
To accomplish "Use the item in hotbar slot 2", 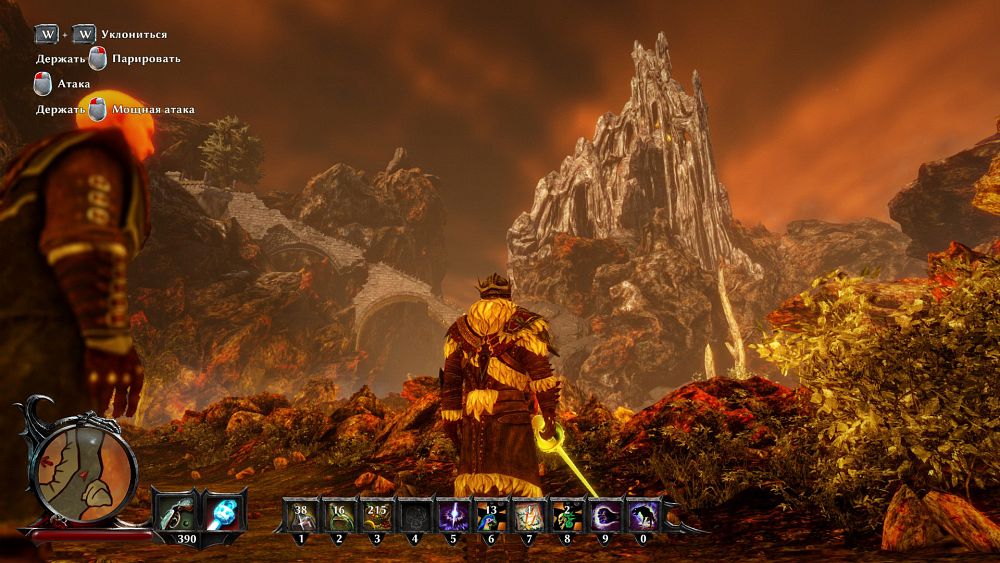I will 339,516.
